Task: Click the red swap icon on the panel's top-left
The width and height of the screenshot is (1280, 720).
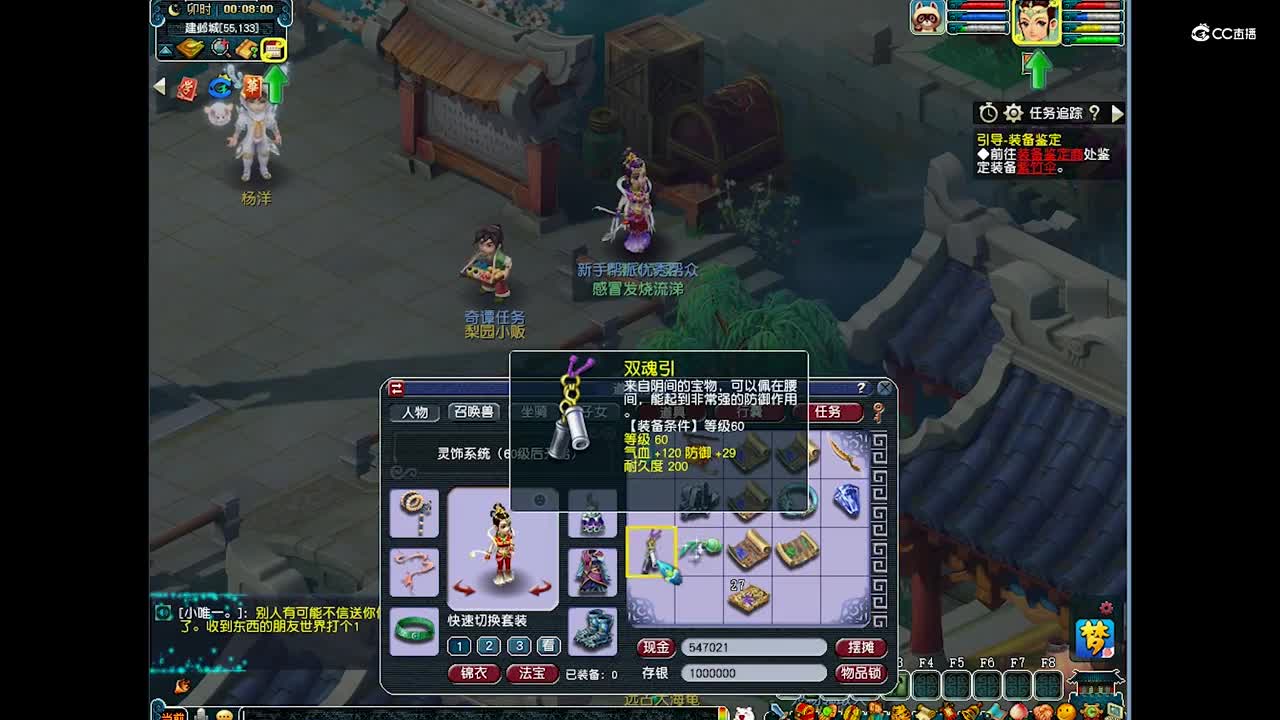Action: [395, 387]
